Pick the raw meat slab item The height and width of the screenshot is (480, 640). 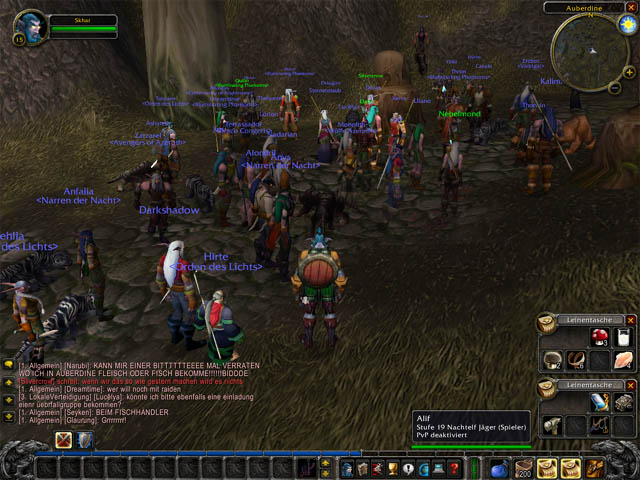pyautogui.click(x=622, y=359)
